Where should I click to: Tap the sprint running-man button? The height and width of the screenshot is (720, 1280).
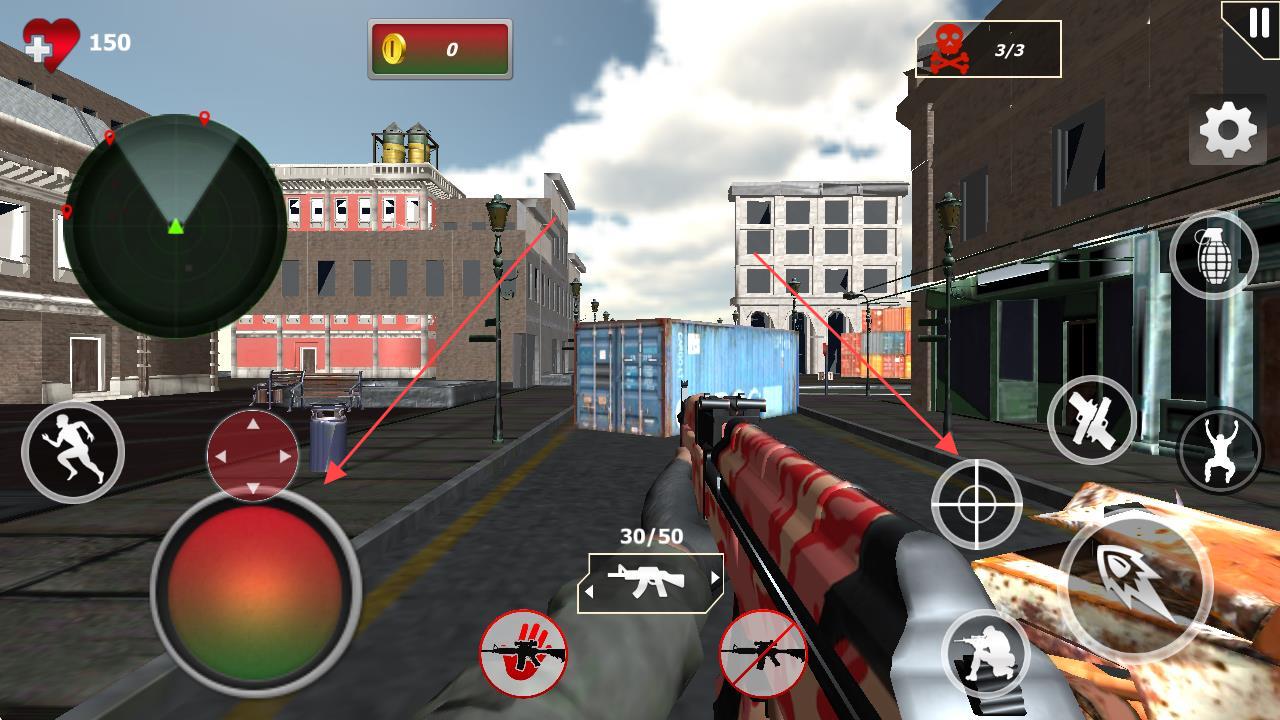pyautogui.click(x=73, y=452)
